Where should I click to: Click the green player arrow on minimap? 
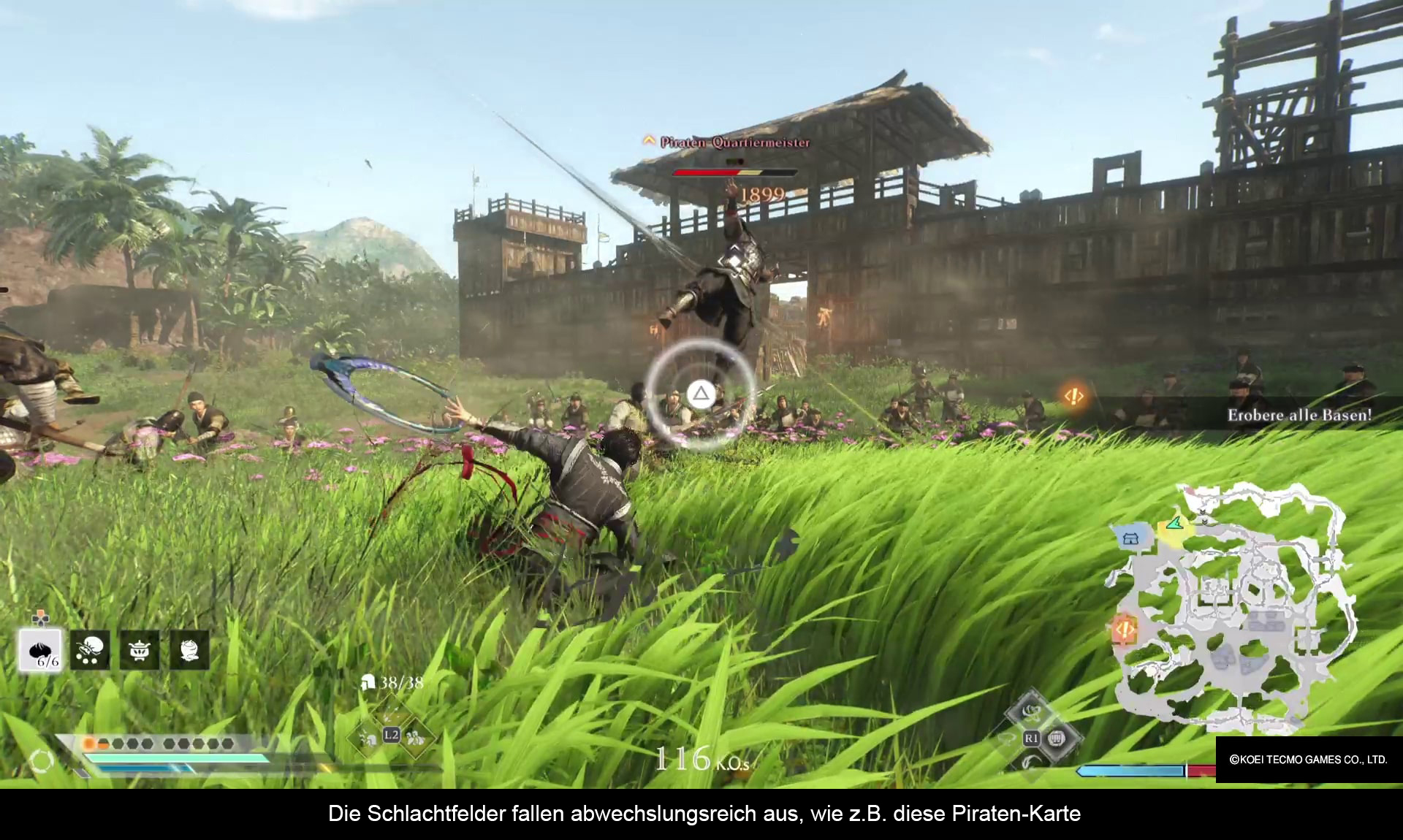[x=1174, y=523]
